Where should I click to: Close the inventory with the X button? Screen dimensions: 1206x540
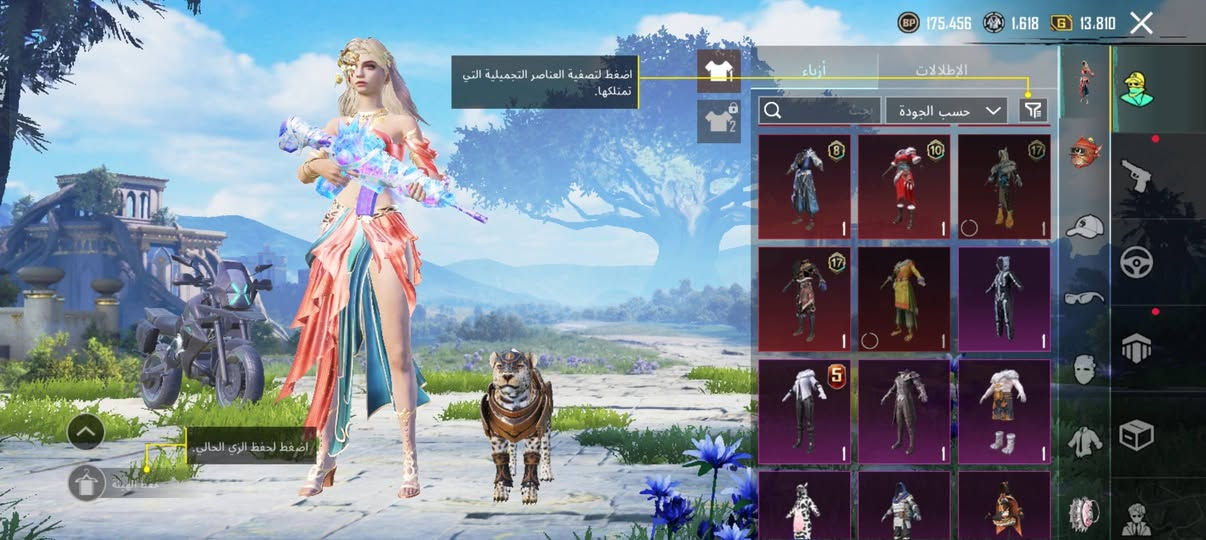coord(1141,23)
